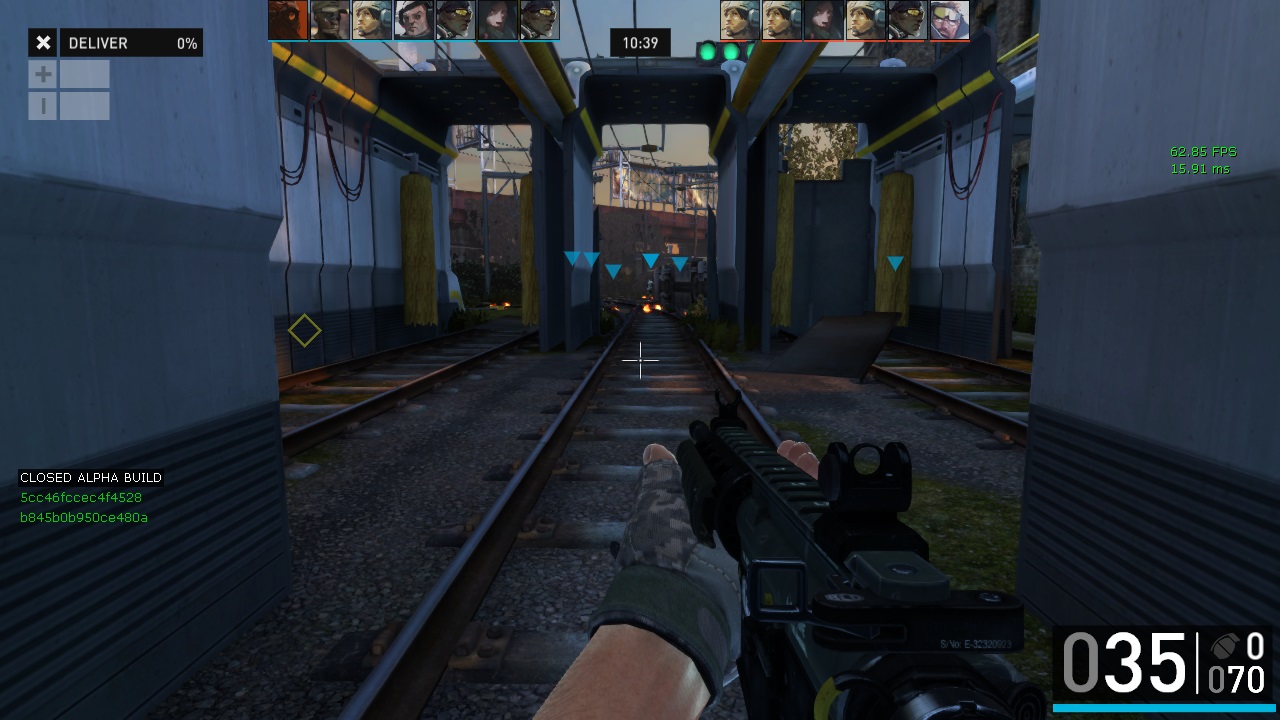The width and height of the screenshot is (1280, 720).
Task: Select the faded vertical bar objective icon
Action: tap(43, 105)
